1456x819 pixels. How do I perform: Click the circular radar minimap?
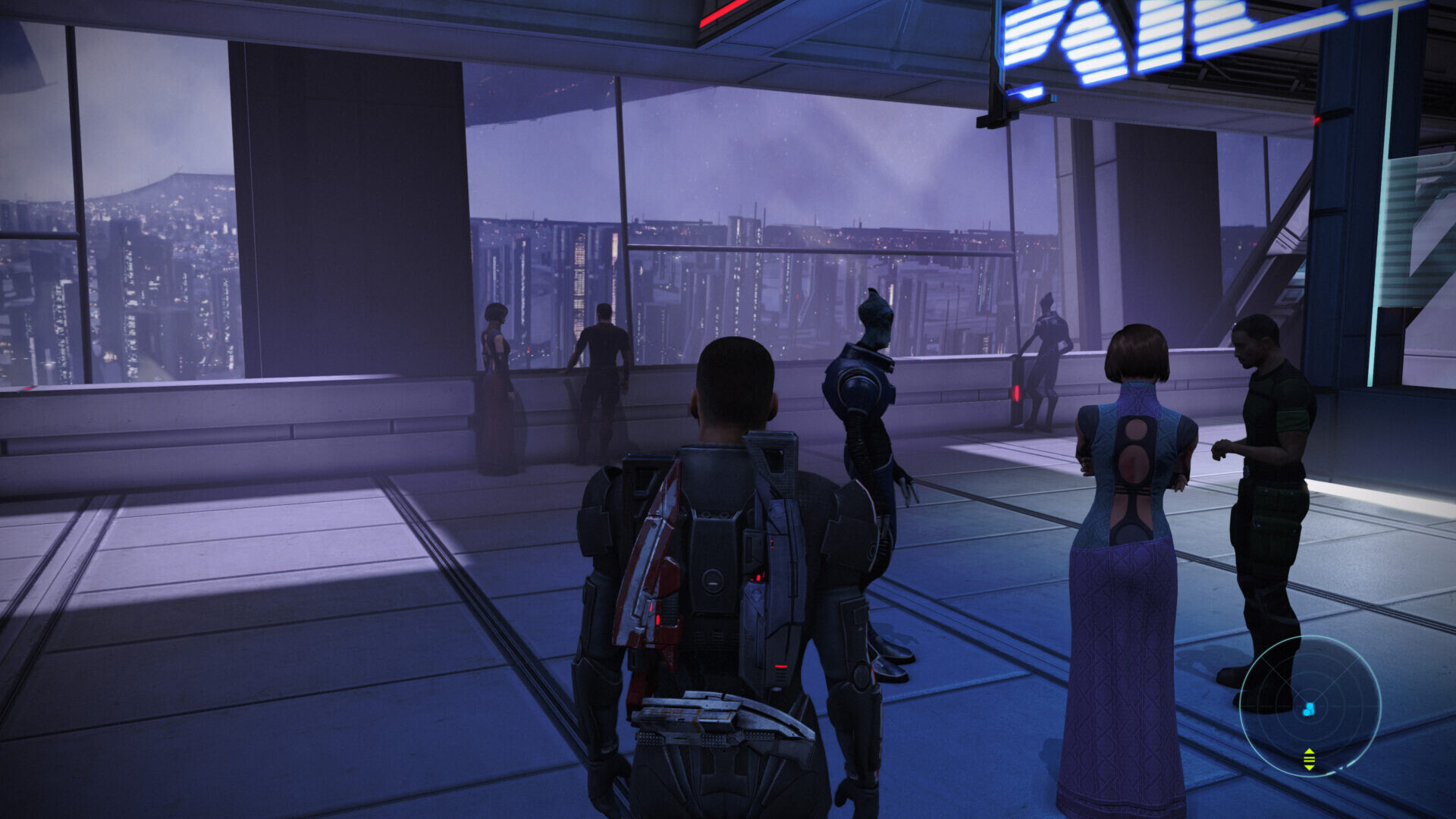pyautogui.click(x=1310, y=706)
